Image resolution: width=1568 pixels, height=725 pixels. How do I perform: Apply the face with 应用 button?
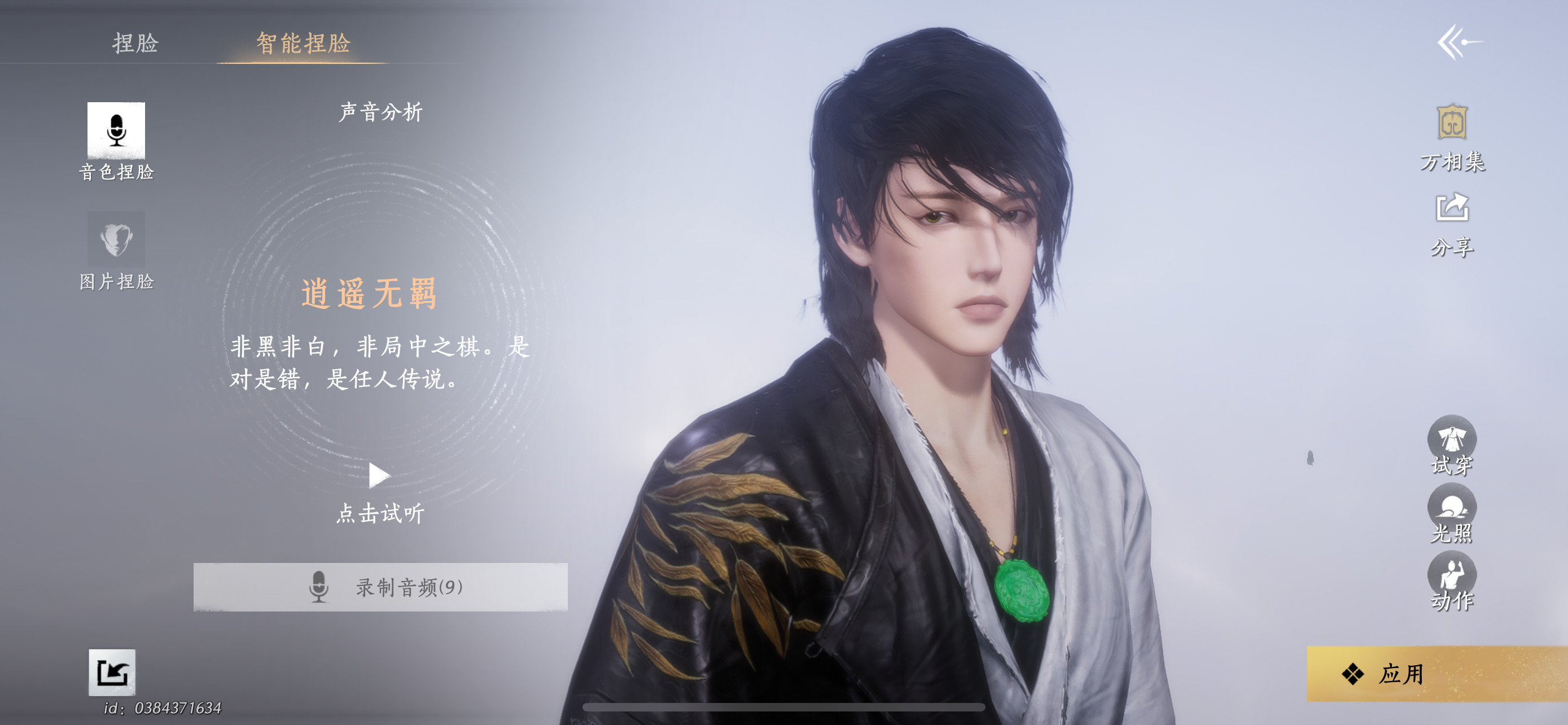point(1436,673)
